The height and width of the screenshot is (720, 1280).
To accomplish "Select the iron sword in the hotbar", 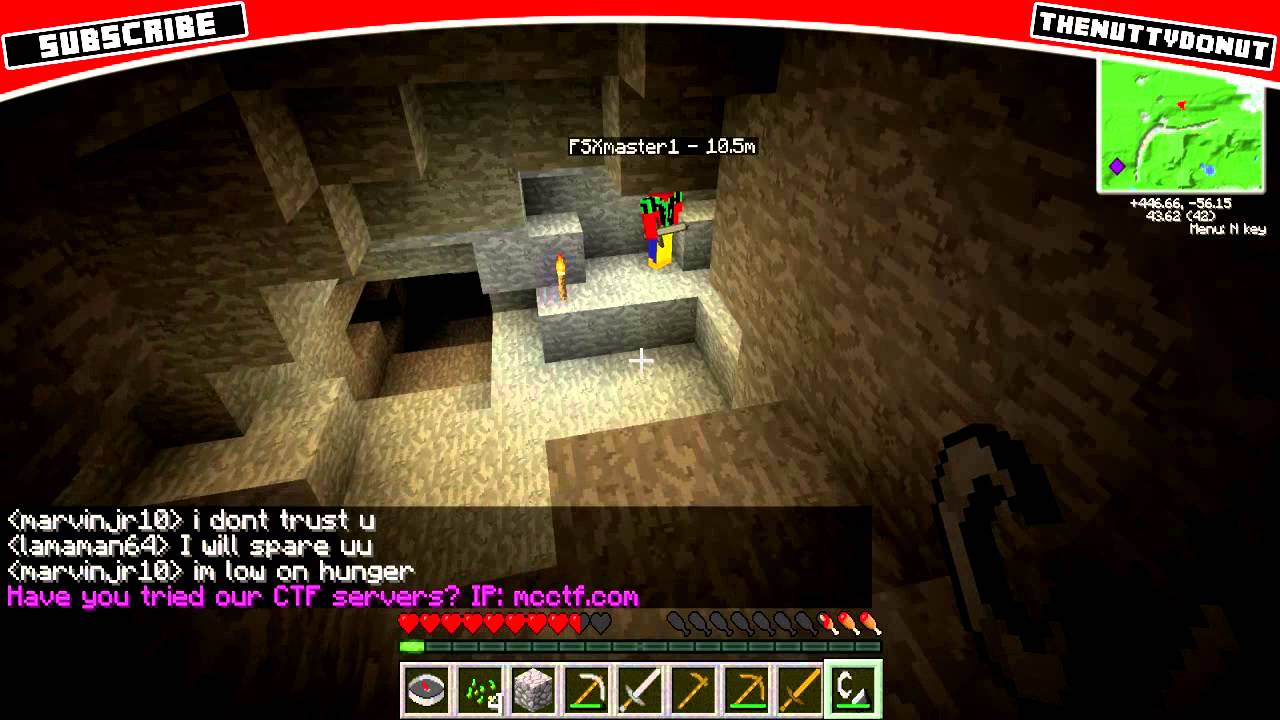I will (640, 688).
